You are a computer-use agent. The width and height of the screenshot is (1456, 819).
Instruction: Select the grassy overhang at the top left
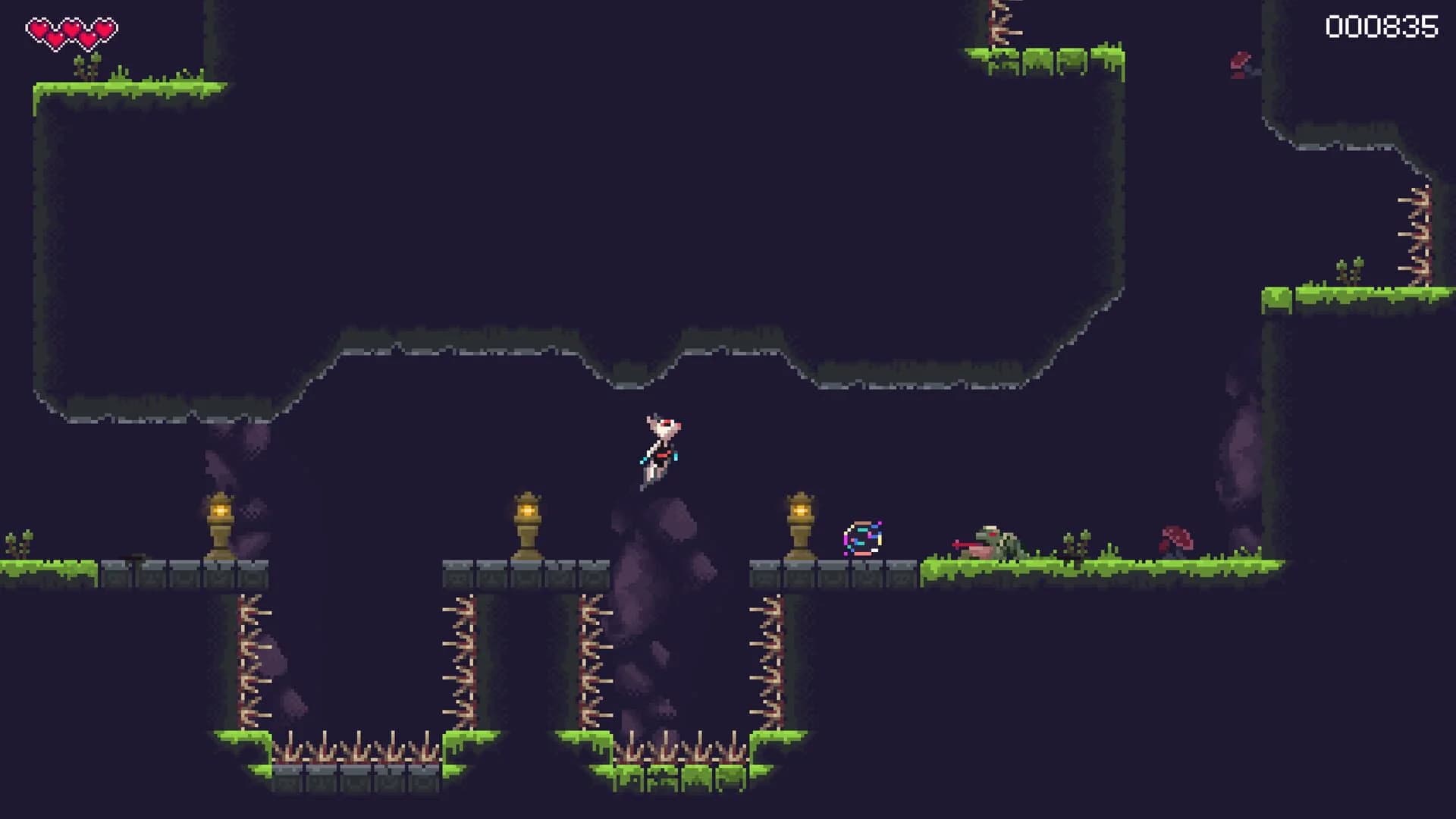129,87
